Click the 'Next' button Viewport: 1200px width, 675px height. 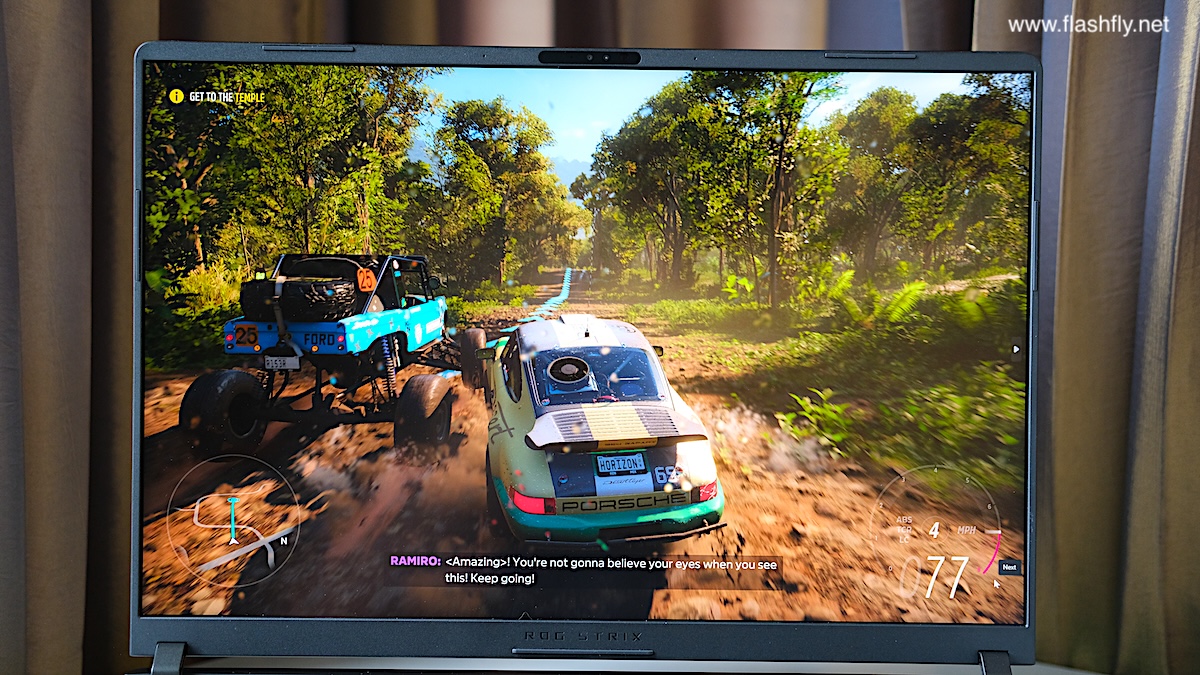pos(1009,567)
